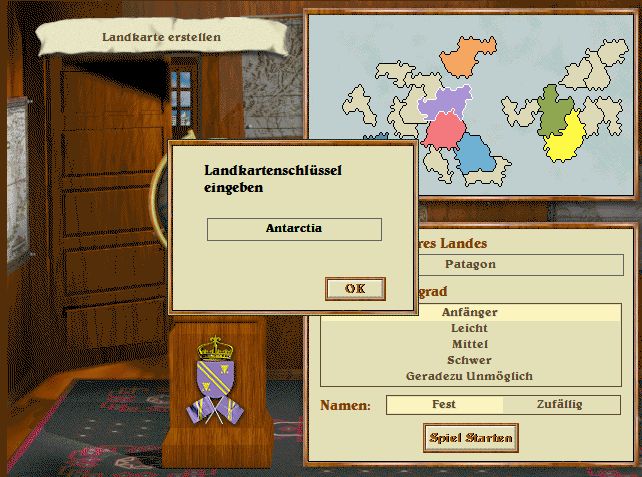Start the game with Spiel Starten

click(471, 437)
